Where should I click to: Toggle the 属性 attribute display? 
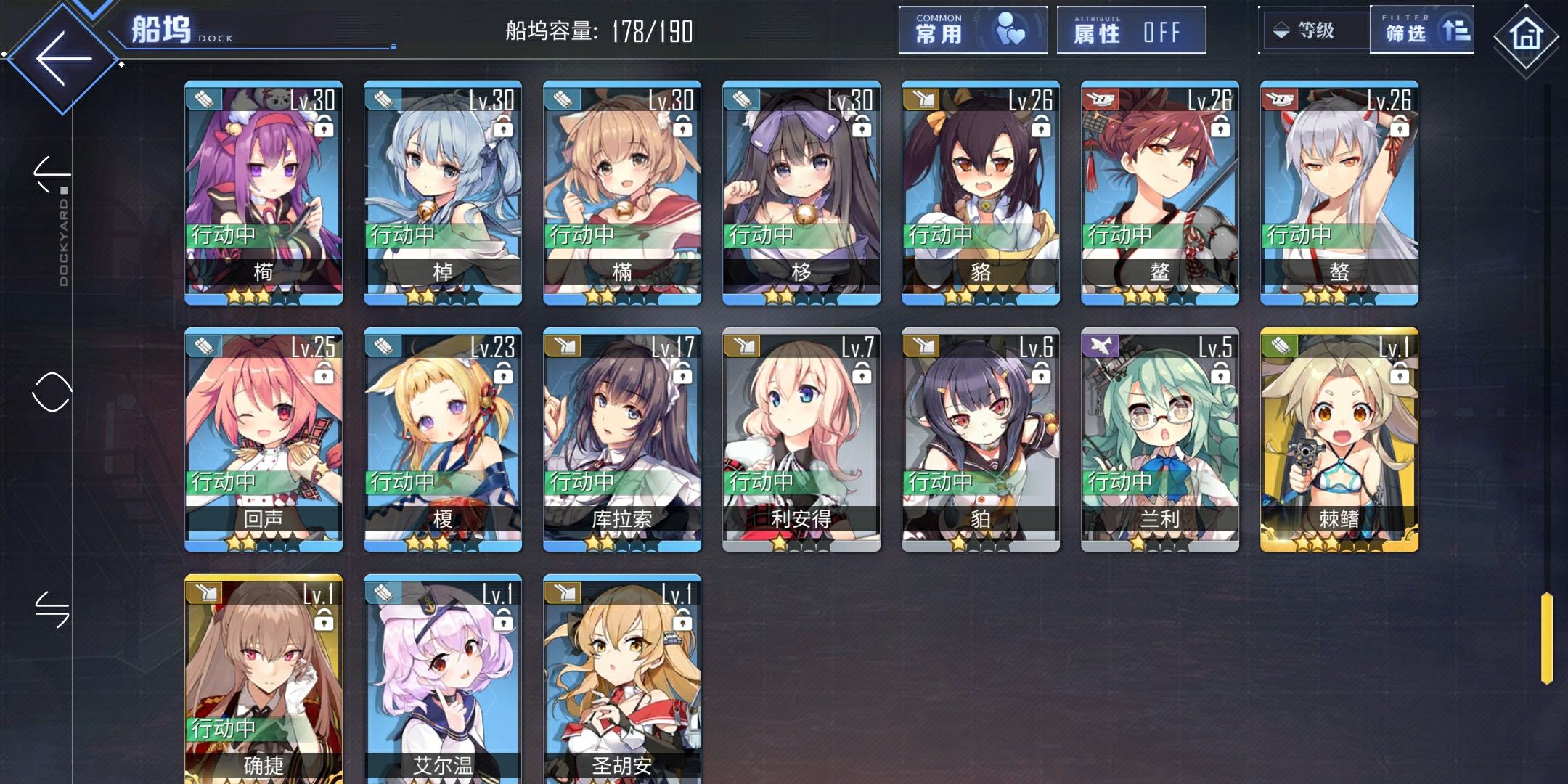tap(1130, 30)
